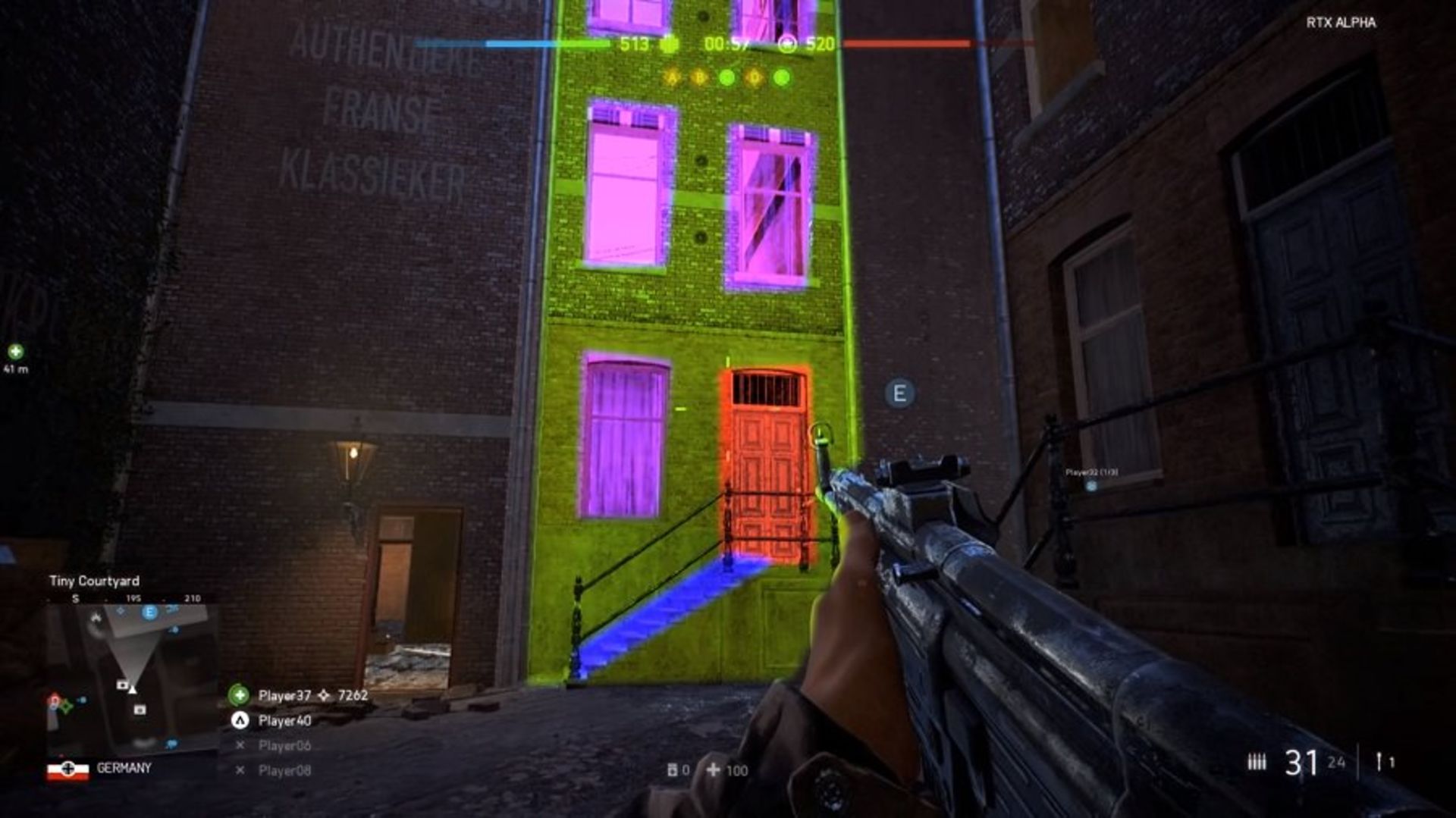Screen dimensions: 1456x818
Task: Click the Player32 teammate nameplate
Action: 1091,473
